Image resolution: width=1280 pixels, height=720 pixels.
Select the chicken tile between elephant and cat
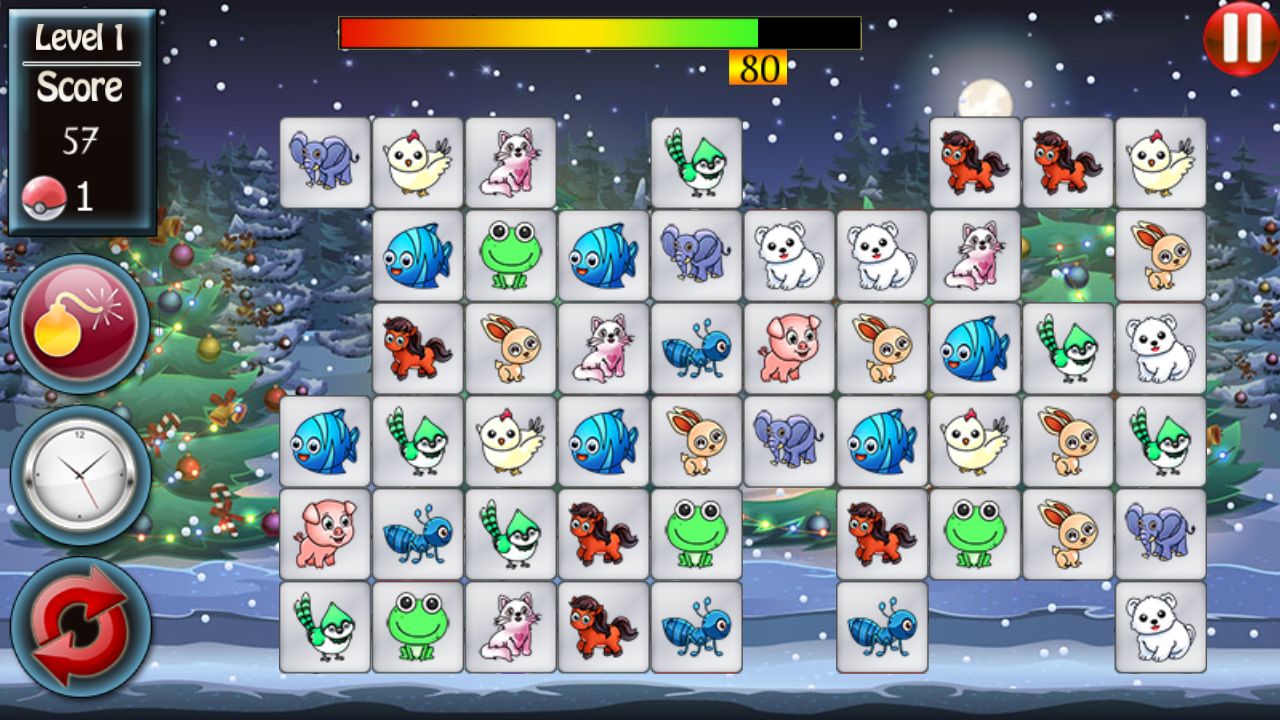418,162
